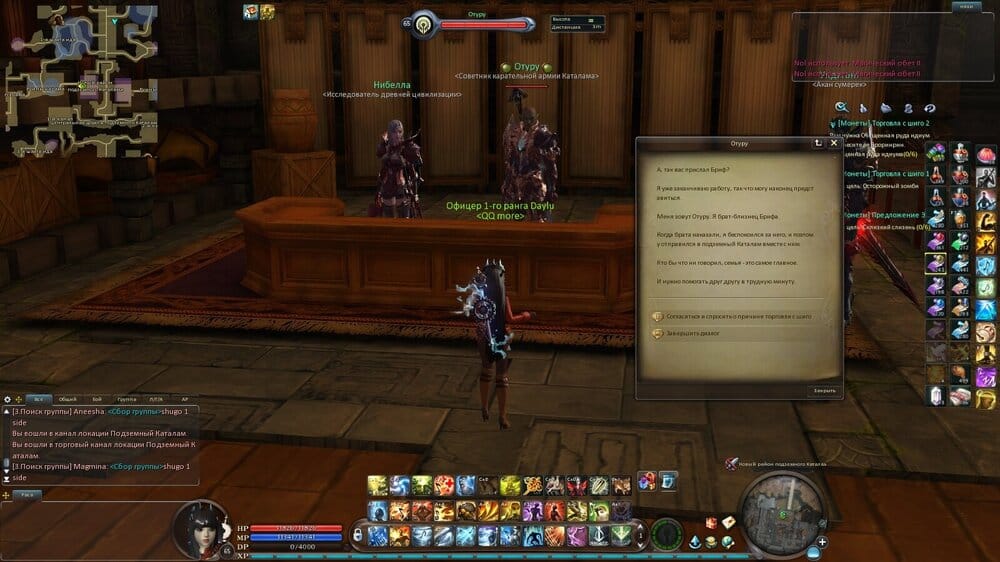Click the round minimap near the hotbar
The width and height of the screenshot is (1000, 562).
(x=783, y=510)
